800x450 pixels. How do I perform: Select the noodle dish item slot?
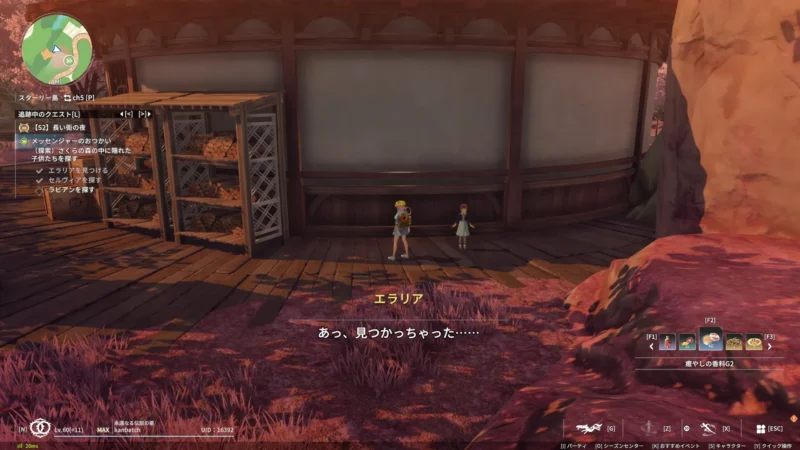click(734, 342)
